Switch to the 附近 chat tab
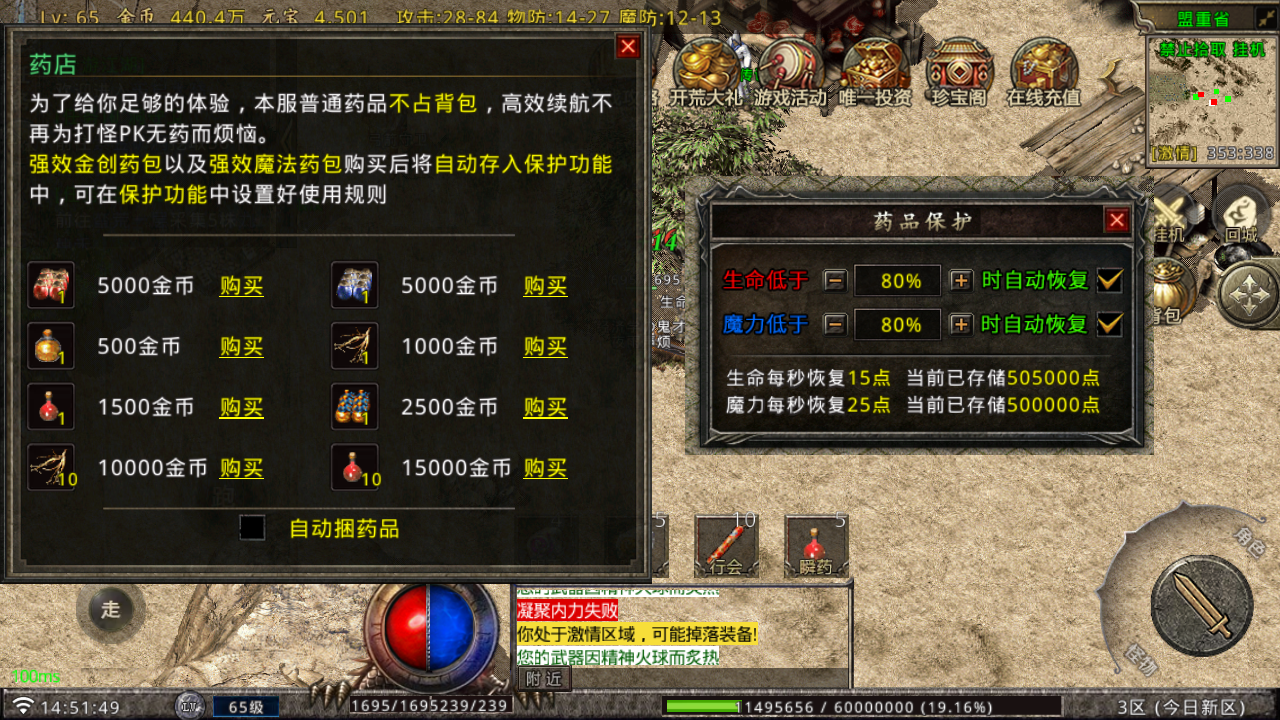This screenshot has height=720, width=1280. tap(546, 677)
